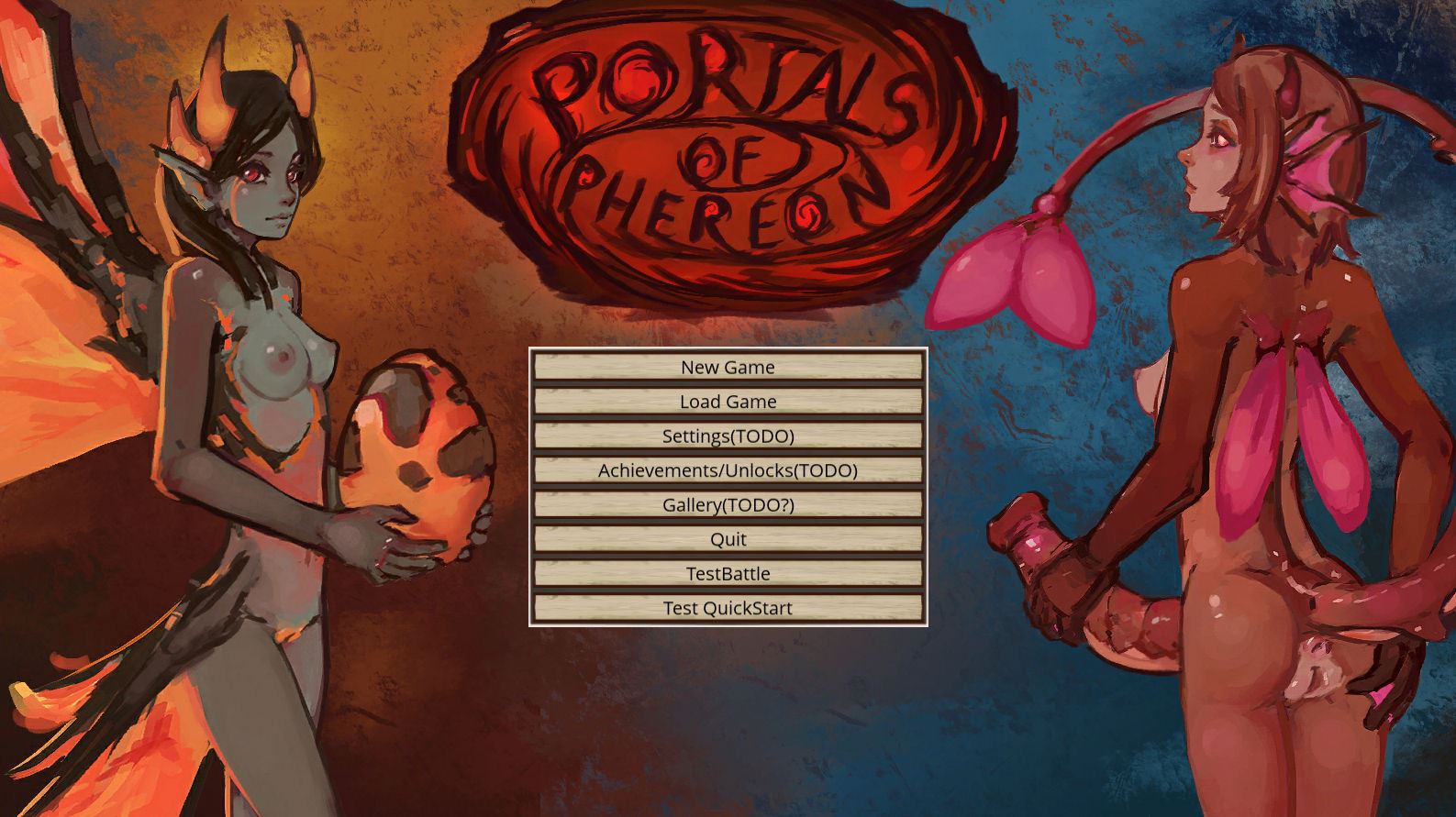The image size is (1456, 817).
Task: Start a New Game
Action: tap(728, 367)
